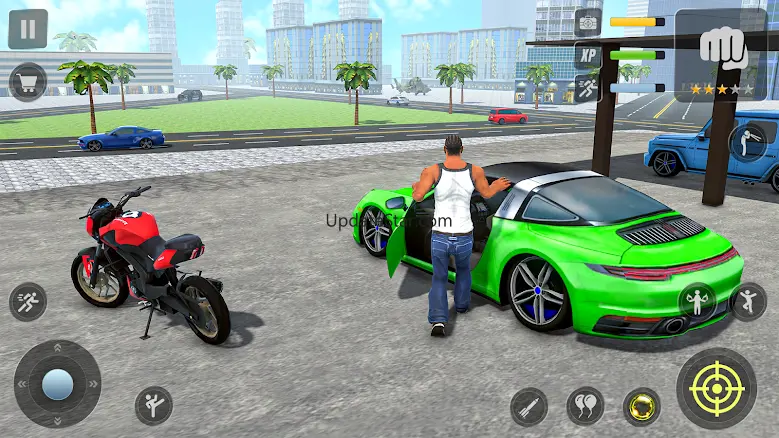
Task: Tap the jump rope figure button
Action: pos(697,300)
